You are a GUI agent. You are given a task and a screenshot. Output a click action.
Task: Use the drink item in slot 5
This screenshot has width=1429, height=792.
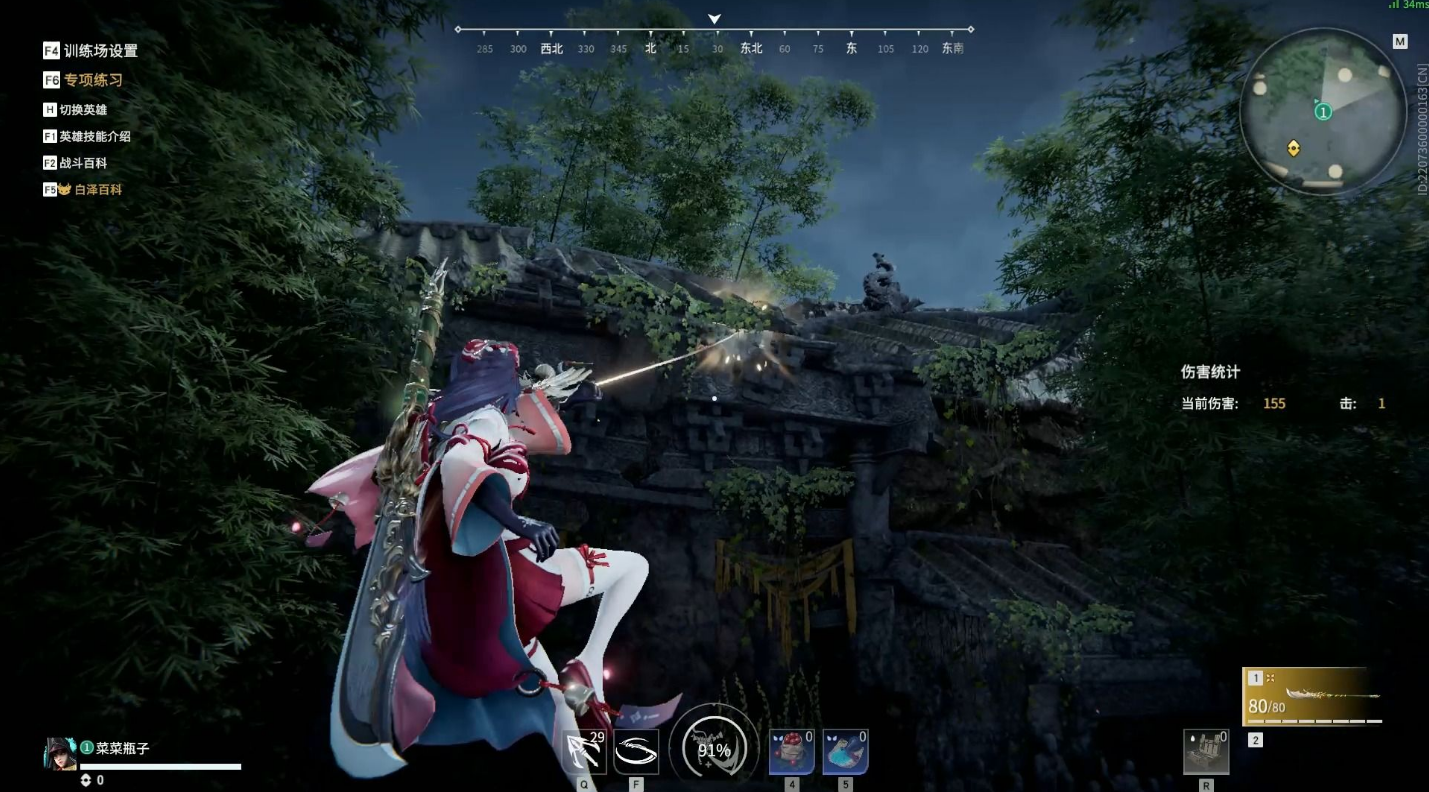click(x=843, y=749)
